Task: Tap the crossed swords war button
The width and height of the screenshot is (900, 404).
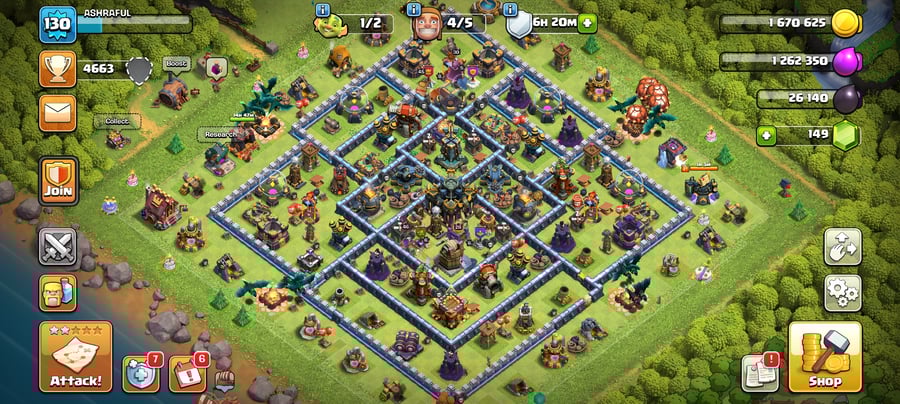Action: 57,246
